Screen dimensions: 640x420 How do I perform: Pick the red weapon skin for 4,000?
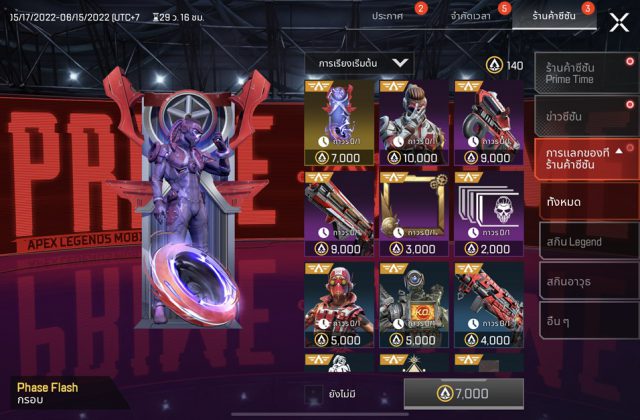(488, 304)
